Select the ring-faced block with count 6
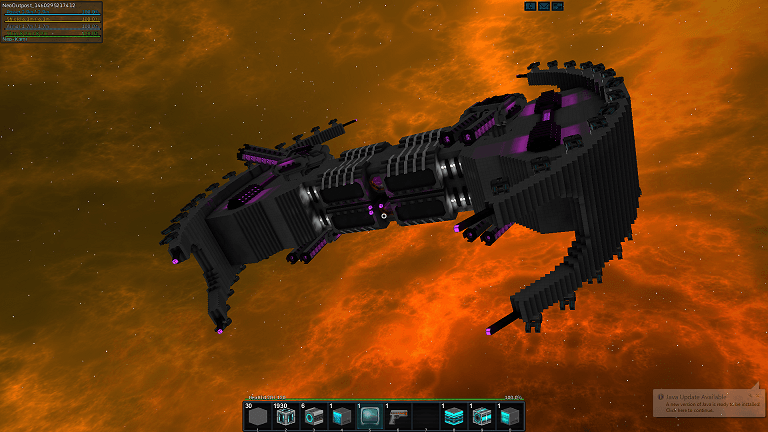The height and width of the screenshot is (432, 768). pos(314,417)
